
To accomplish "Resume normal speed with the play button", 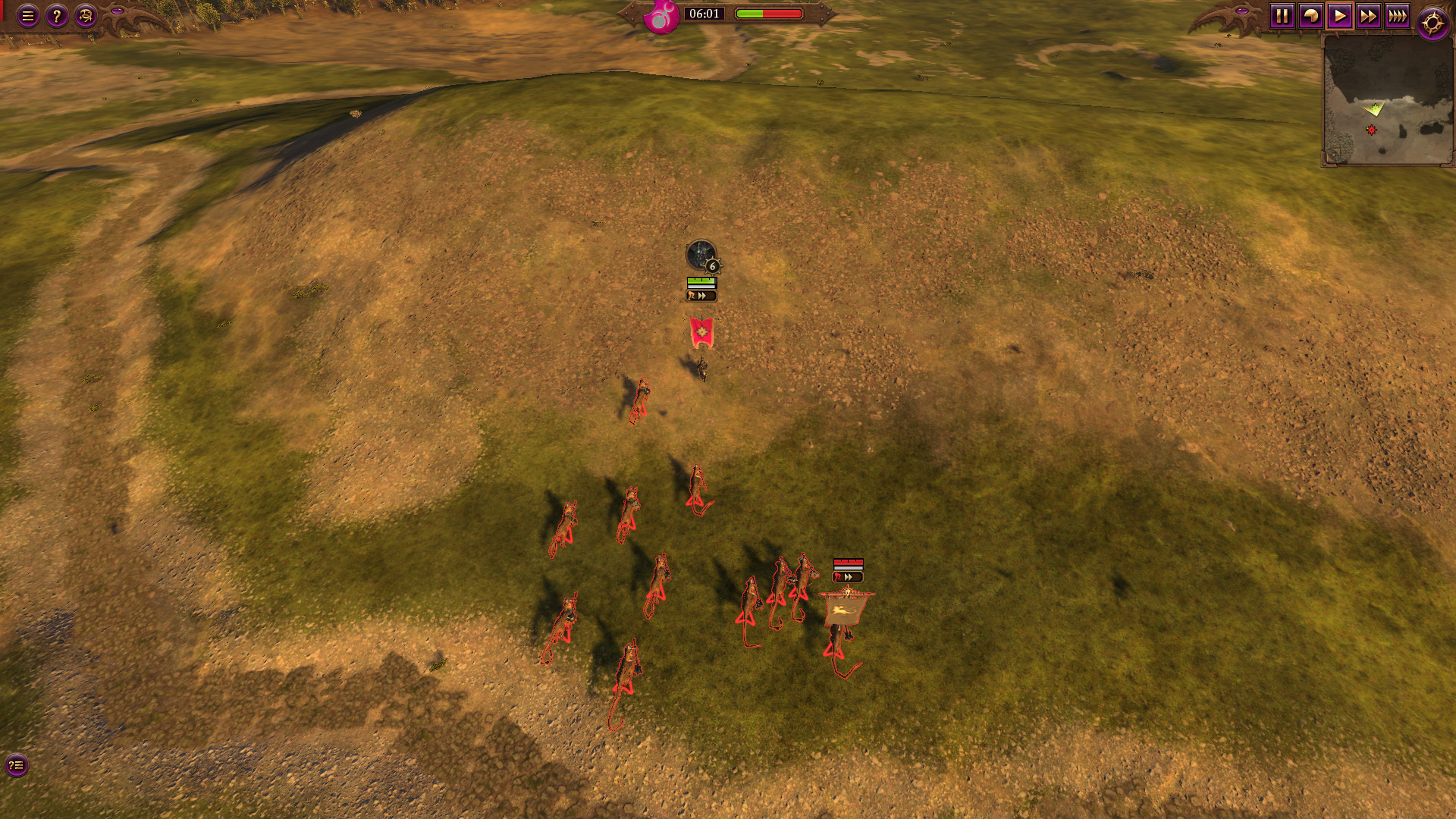I will pyautogui.click(x=1340, y=14).
